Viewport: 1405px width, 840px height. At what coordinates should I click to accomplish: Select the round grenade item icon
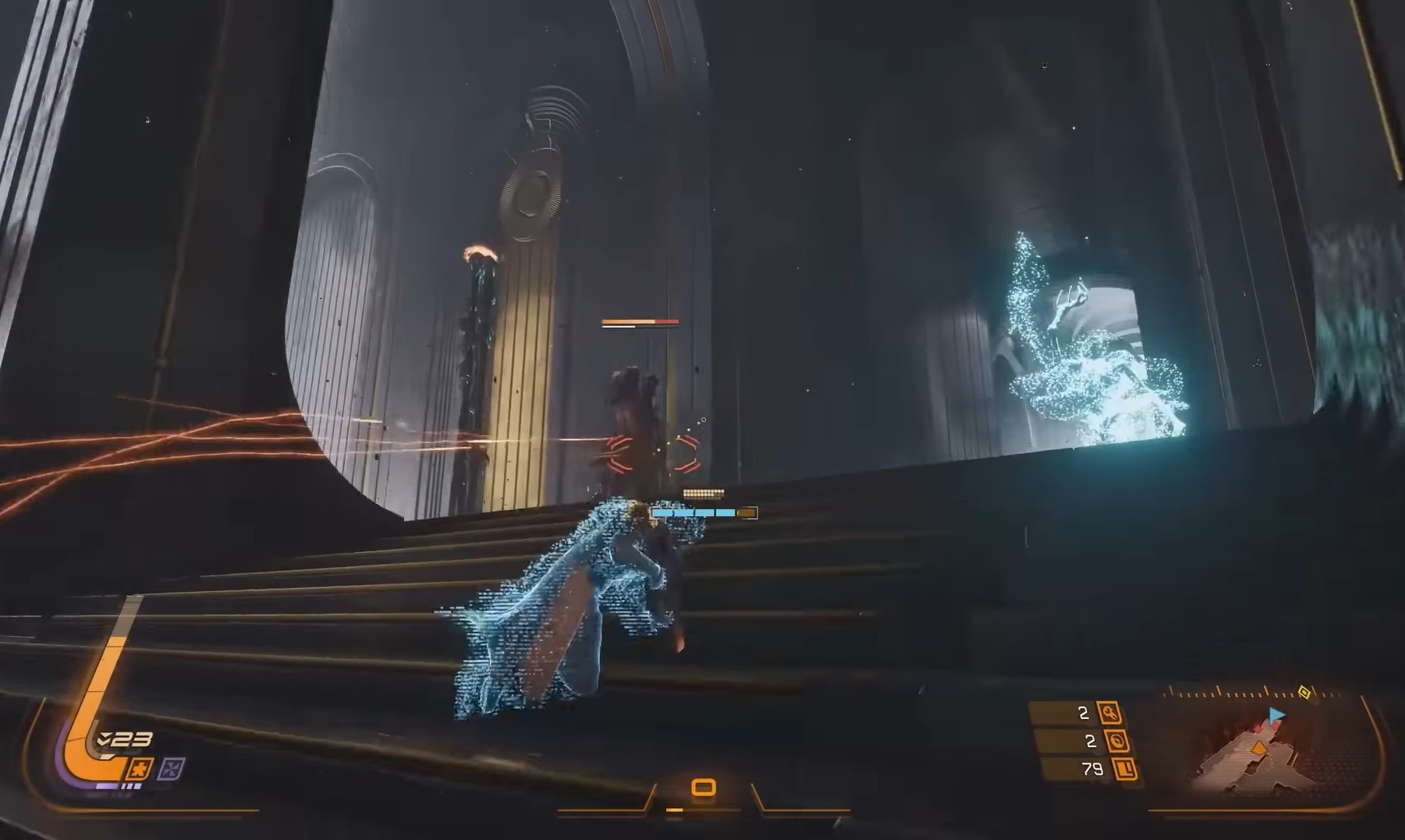(1117, 741)
